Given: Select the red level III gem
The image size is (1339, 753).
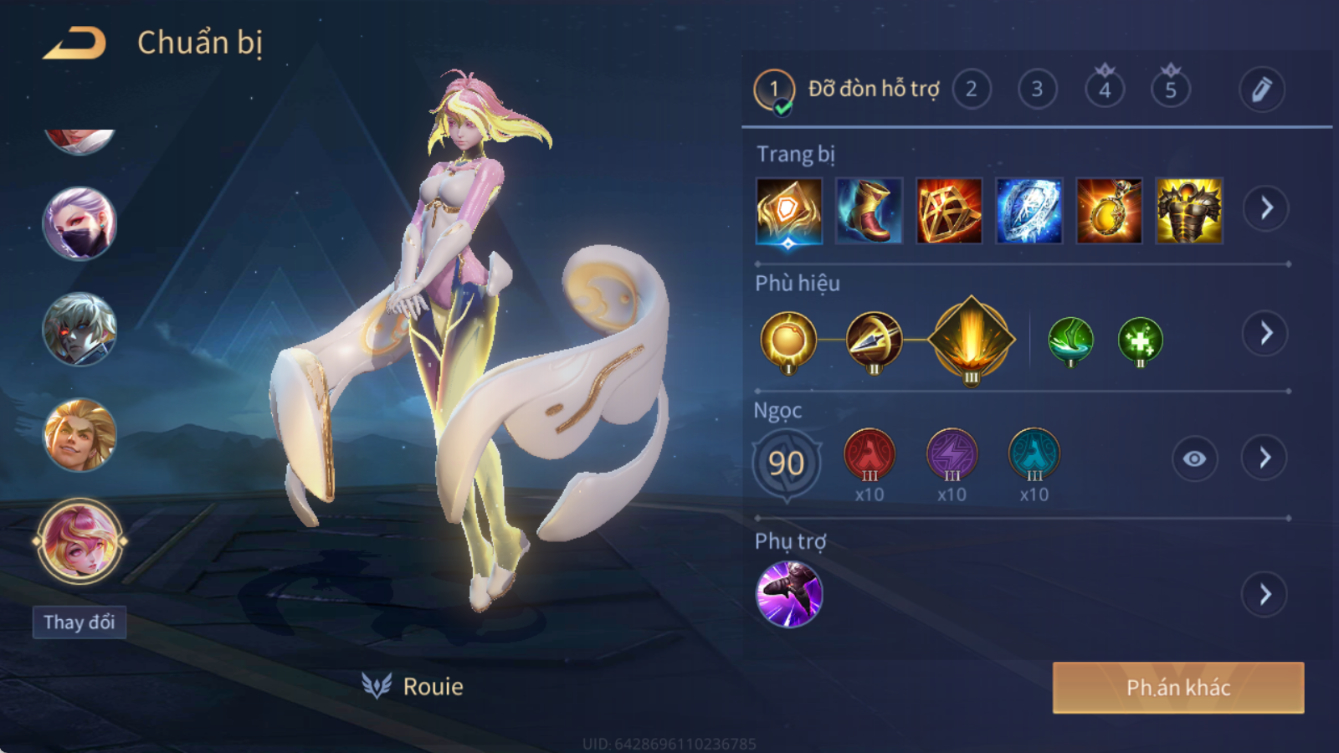Looking at the screenshot, I should [869, 454].
